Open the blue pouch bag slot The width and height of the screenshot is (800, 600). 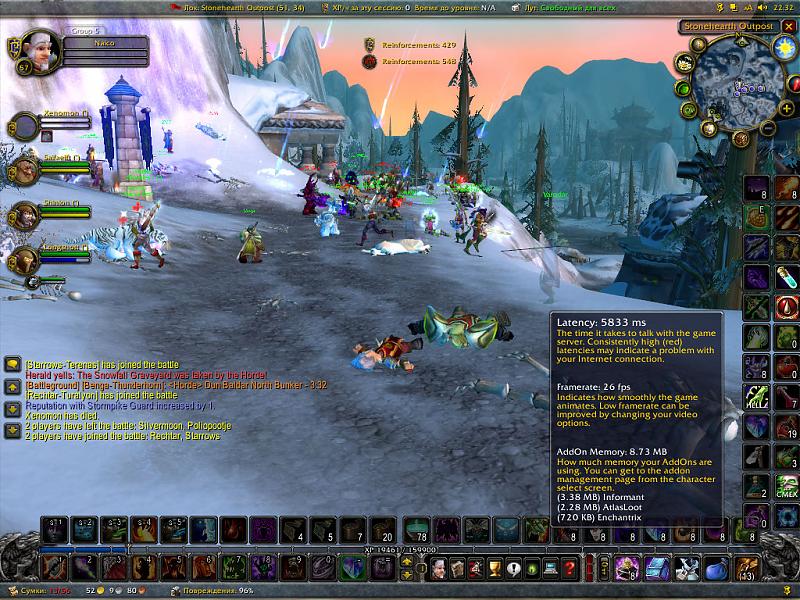click(714, 568)
